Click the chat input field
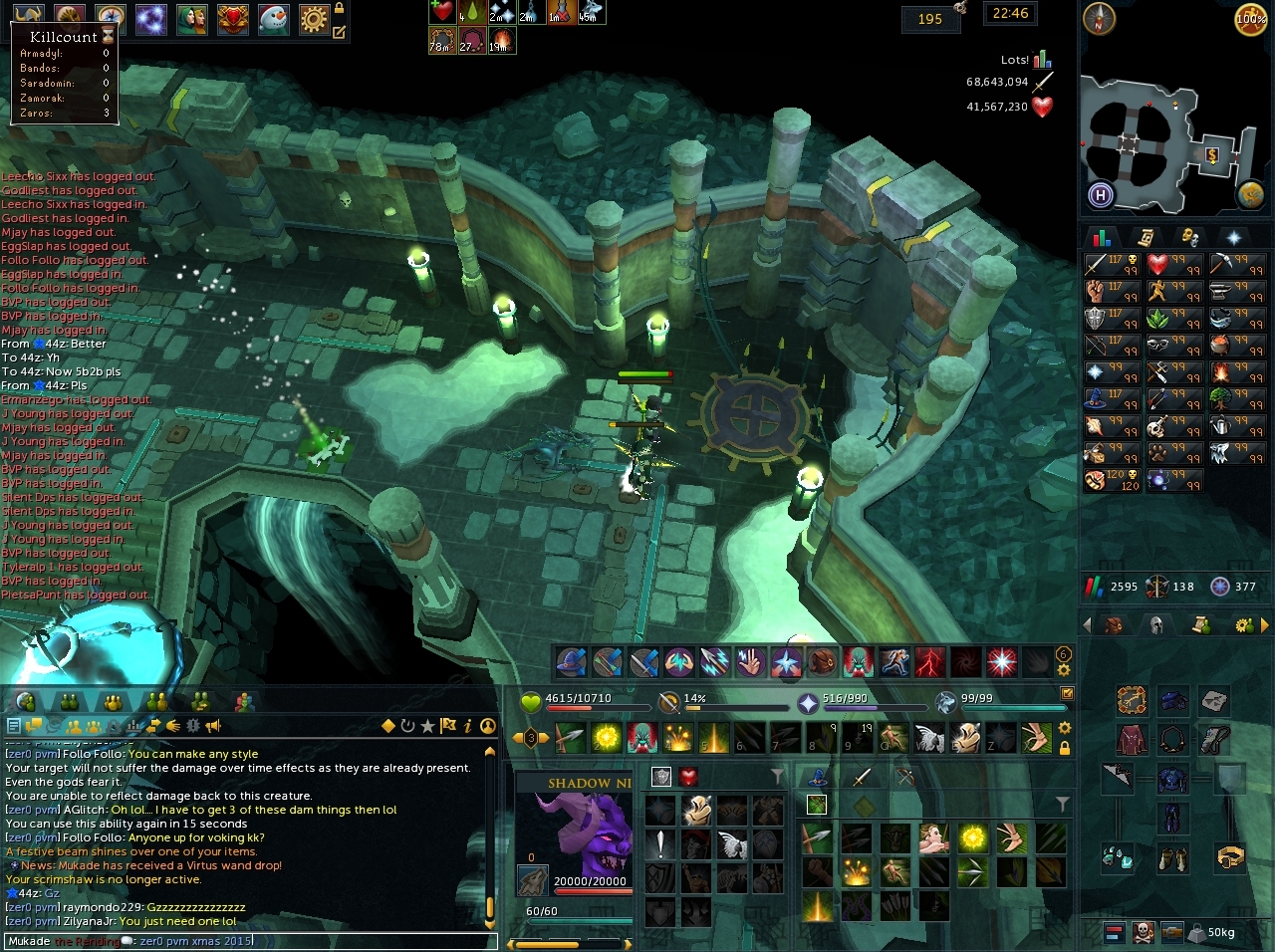This screenshot has height=952, width=1275. (x=249, y=941)
